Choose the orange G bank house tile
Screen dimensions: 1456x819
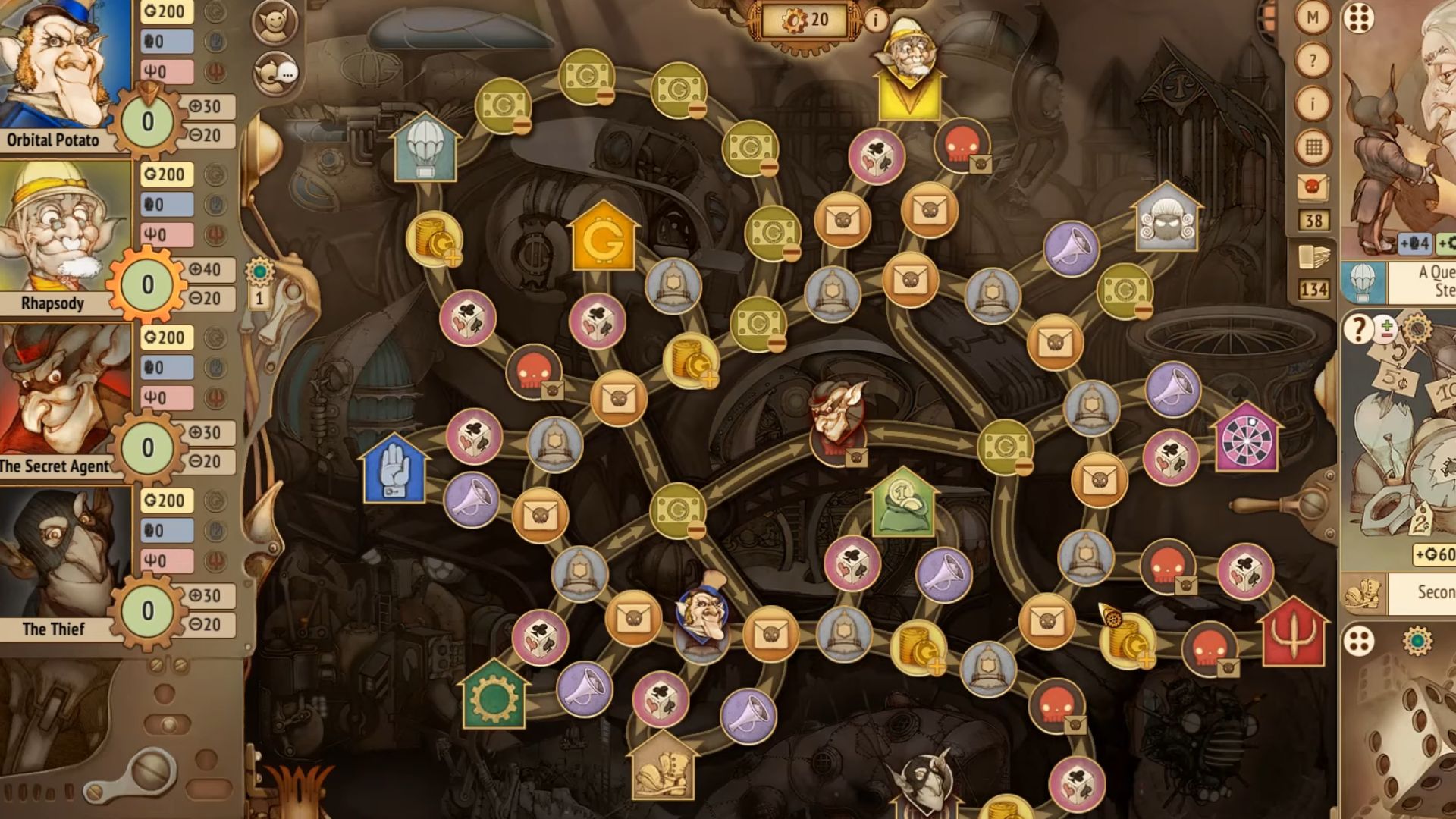[x=602, y=239]
